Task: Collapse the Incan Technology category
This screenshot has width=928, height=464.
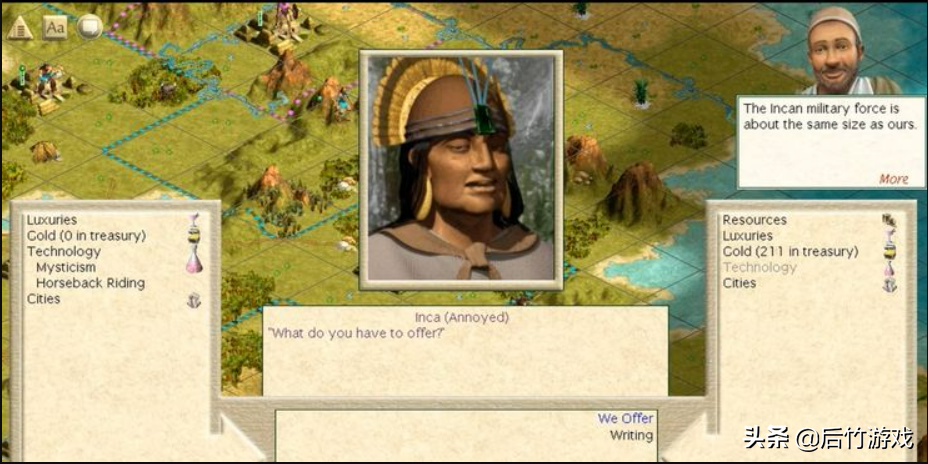Action: pos(63,252)
